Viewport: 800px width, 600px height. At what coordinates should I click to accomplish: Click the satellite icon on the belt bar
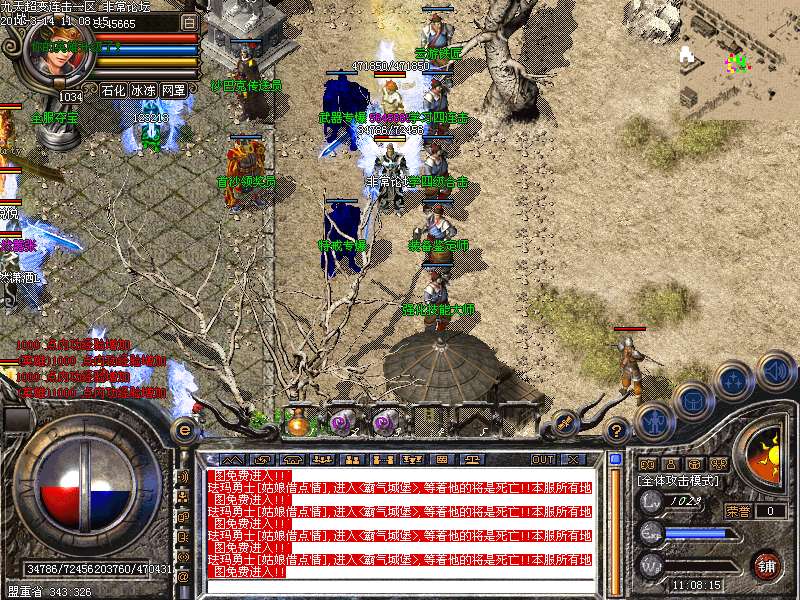565,423
